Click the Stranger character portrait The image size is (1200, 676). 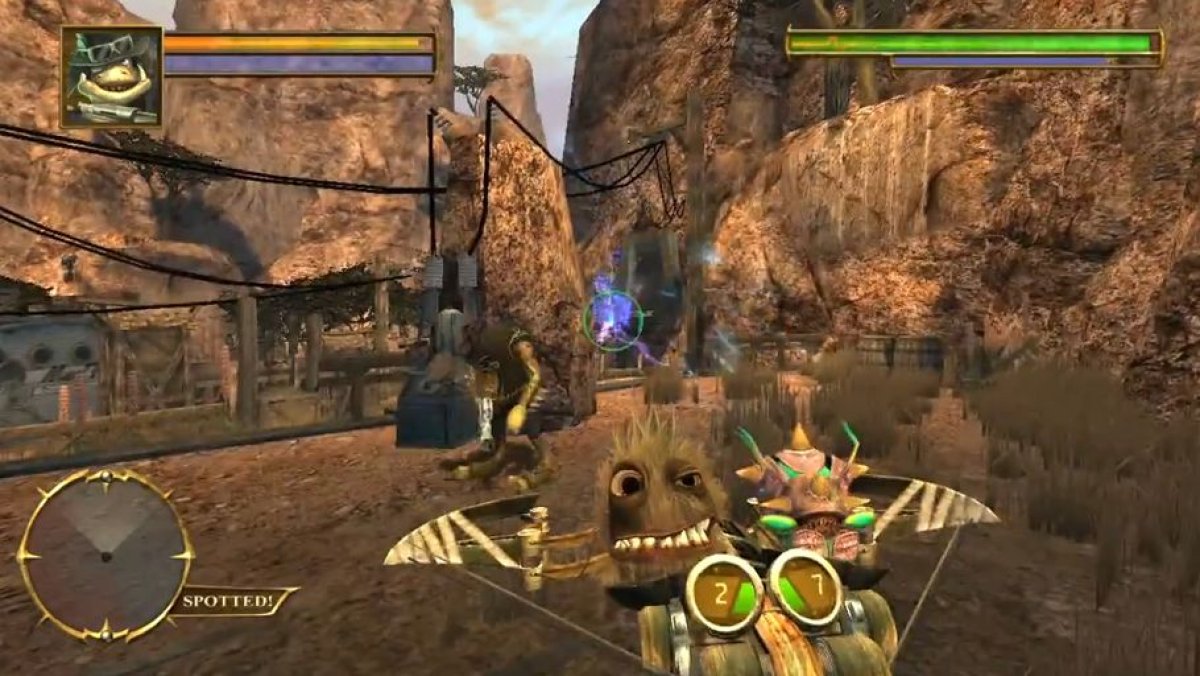(111, 77)
